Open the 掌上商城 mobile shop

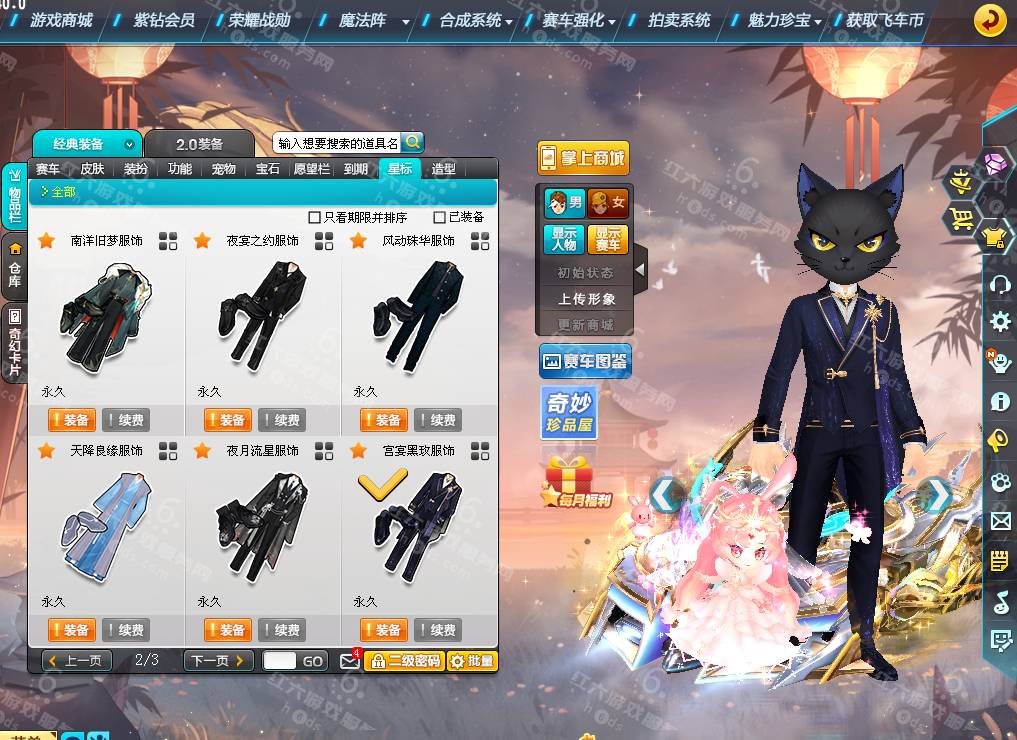583,157
